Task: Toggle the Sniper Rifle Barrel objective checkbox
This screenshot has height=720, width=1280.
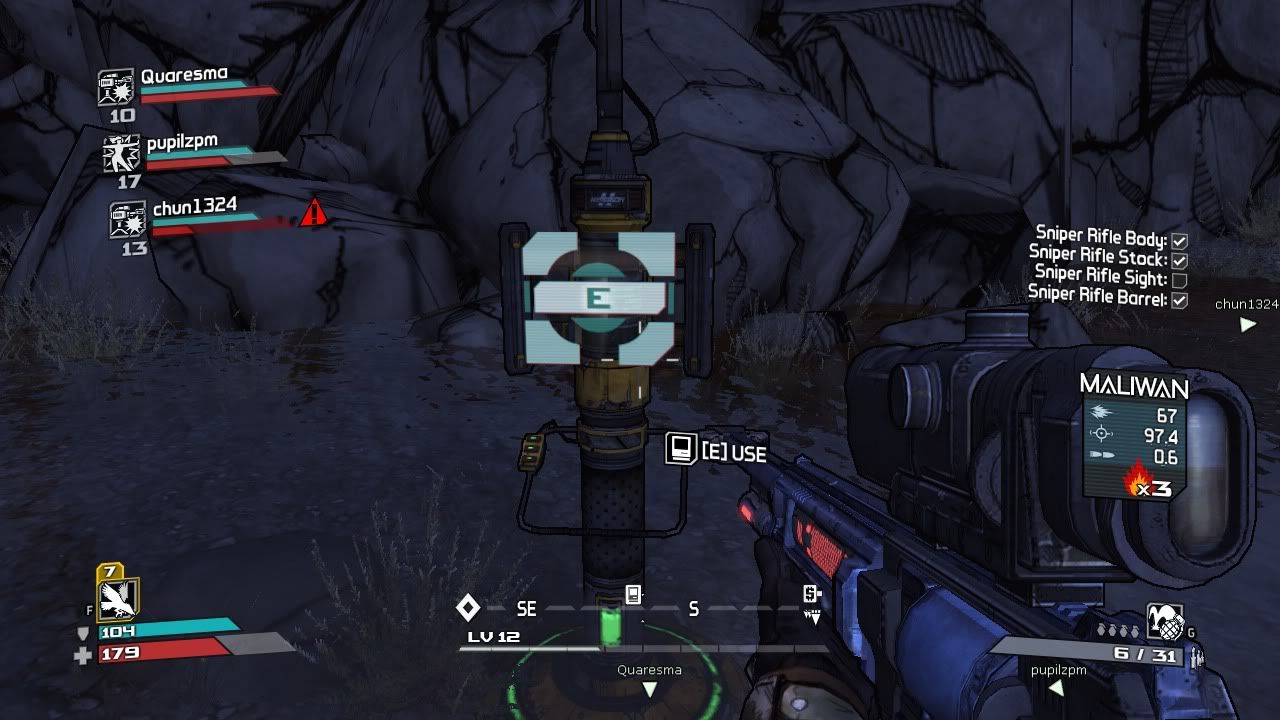Action: point(1180,299)
